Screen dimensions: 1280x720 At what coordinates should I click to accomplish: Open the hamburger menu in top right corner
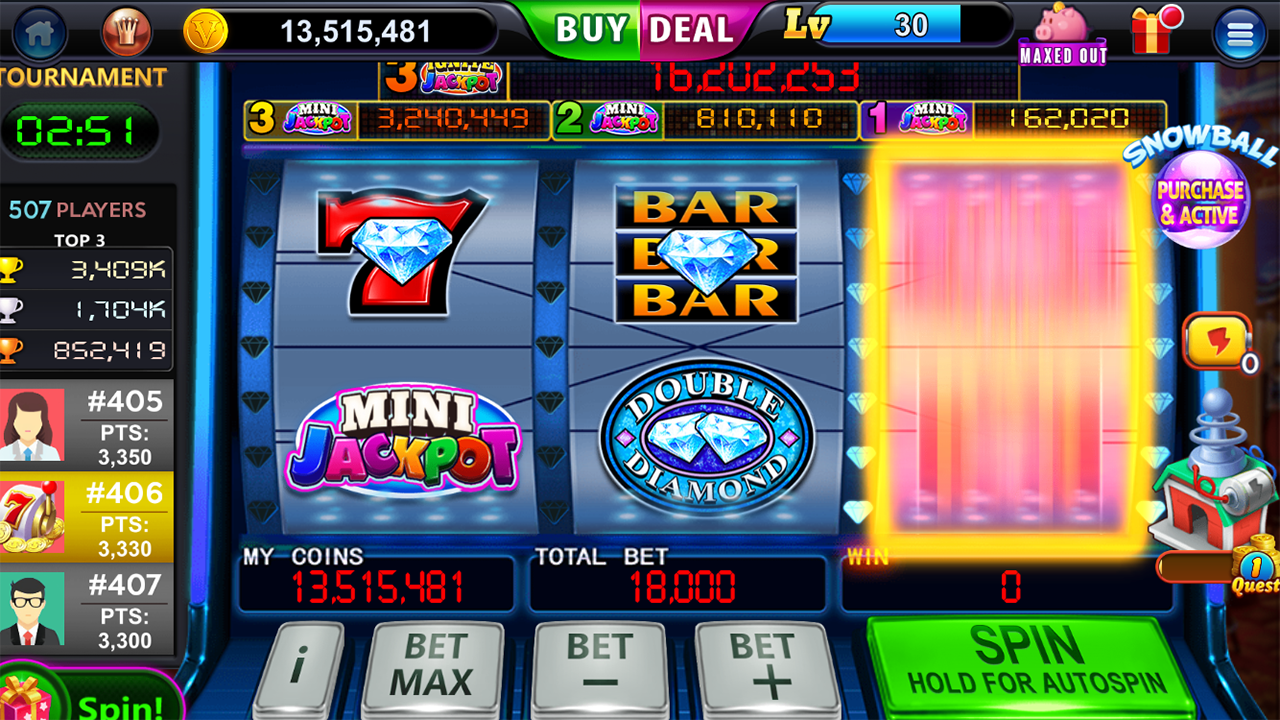pyautogui.click(x=1238, y=32)
